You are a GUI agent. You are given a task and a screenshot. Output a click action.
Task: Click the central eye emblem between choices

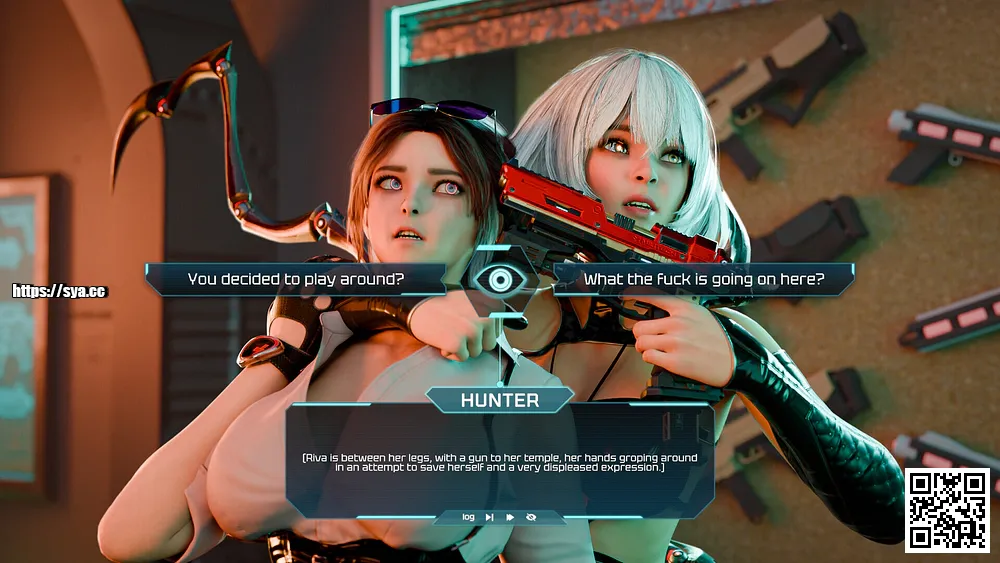pyautogui.click(x=499, y=281)
